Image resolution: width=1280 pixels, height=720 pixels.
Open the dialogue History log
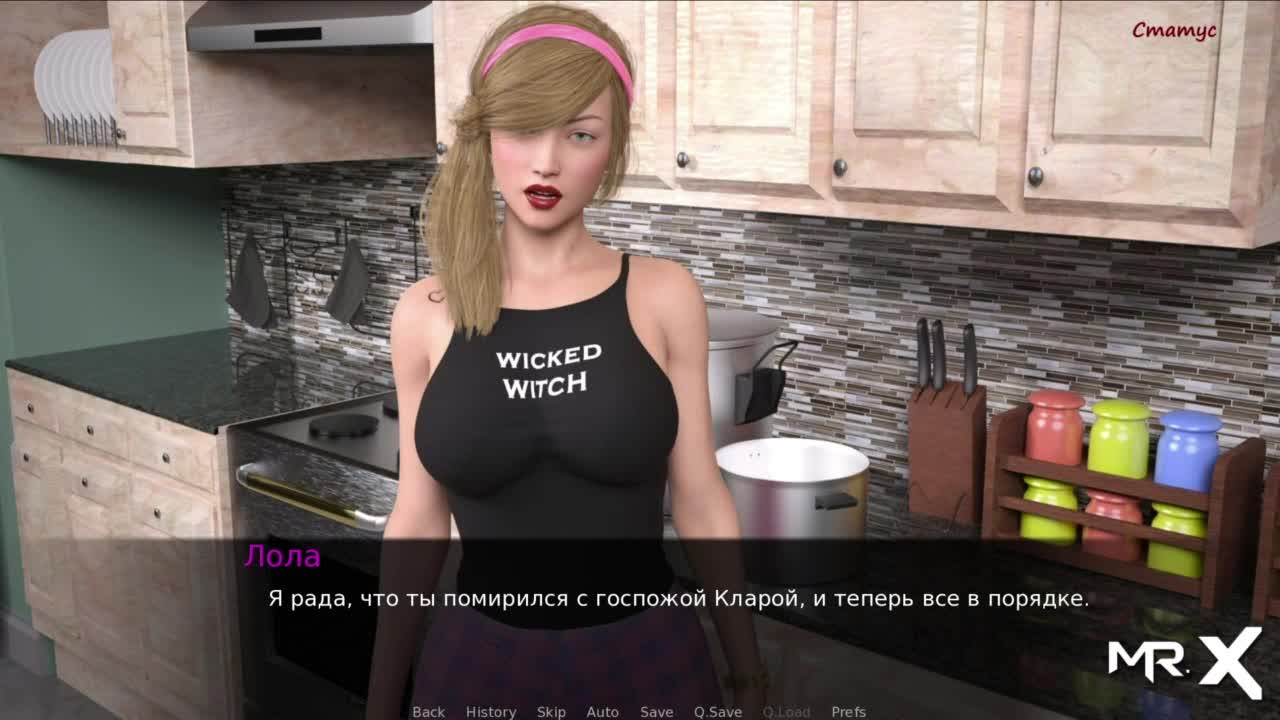(491, 712)
